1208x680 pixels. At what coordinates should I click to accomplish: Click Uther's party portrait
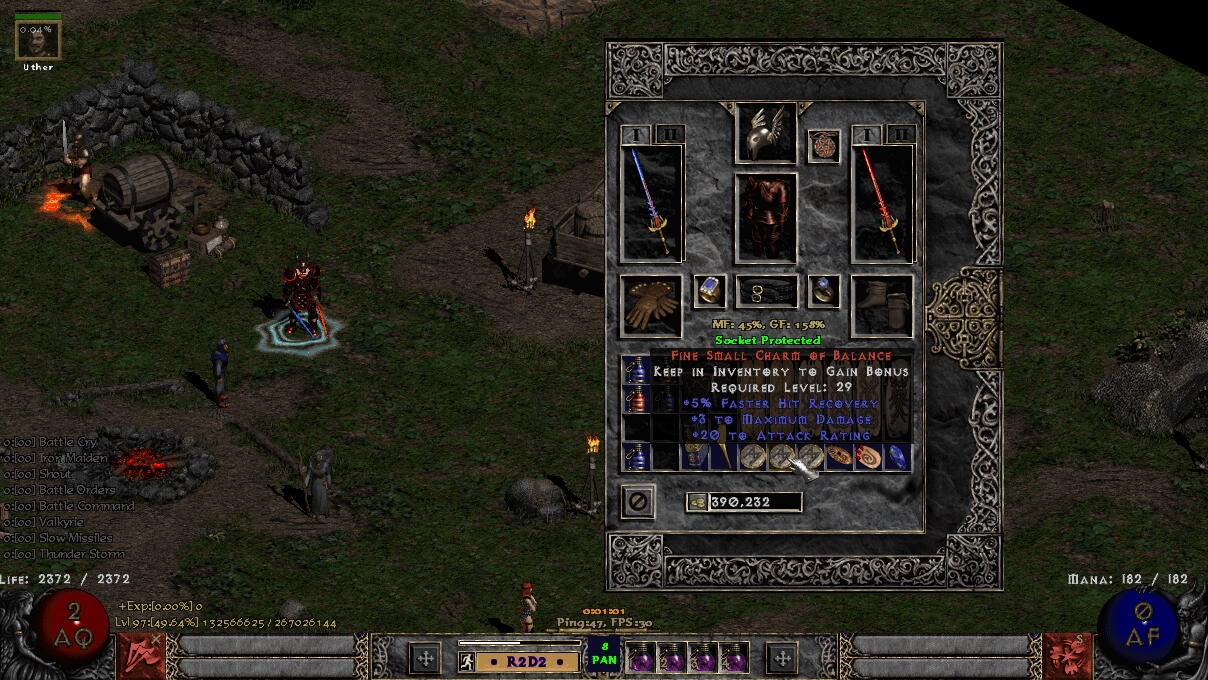click(38, 40)
